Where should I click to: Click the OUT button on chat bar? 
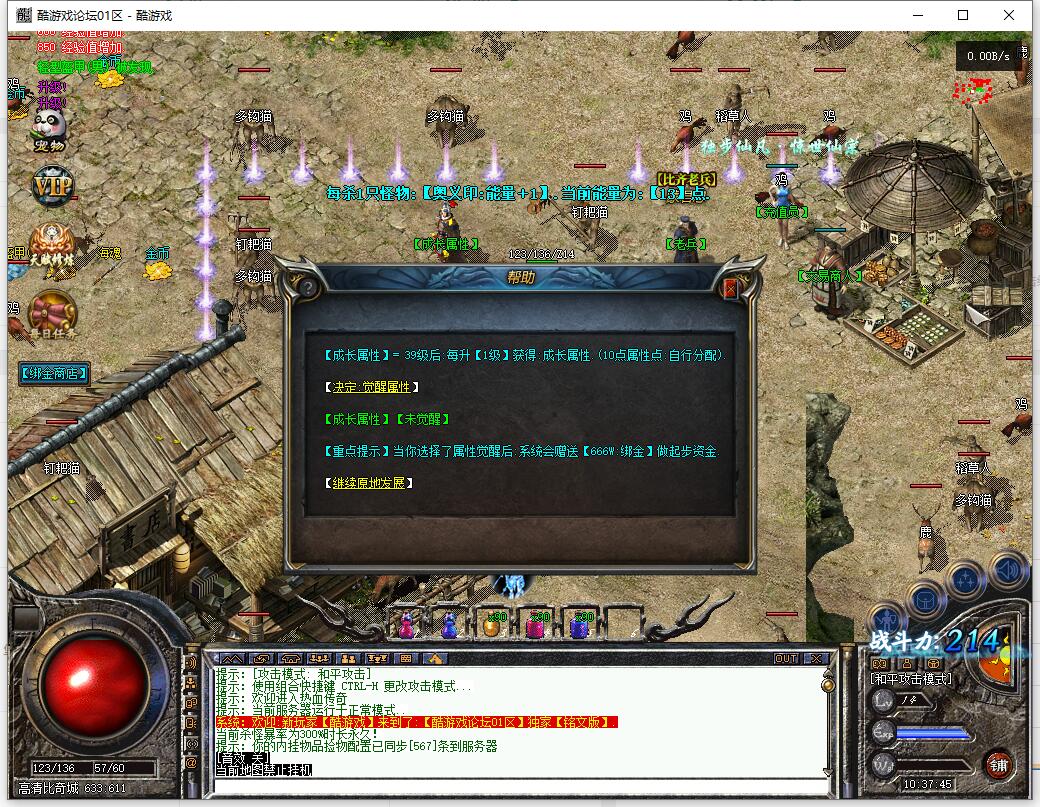786,658
